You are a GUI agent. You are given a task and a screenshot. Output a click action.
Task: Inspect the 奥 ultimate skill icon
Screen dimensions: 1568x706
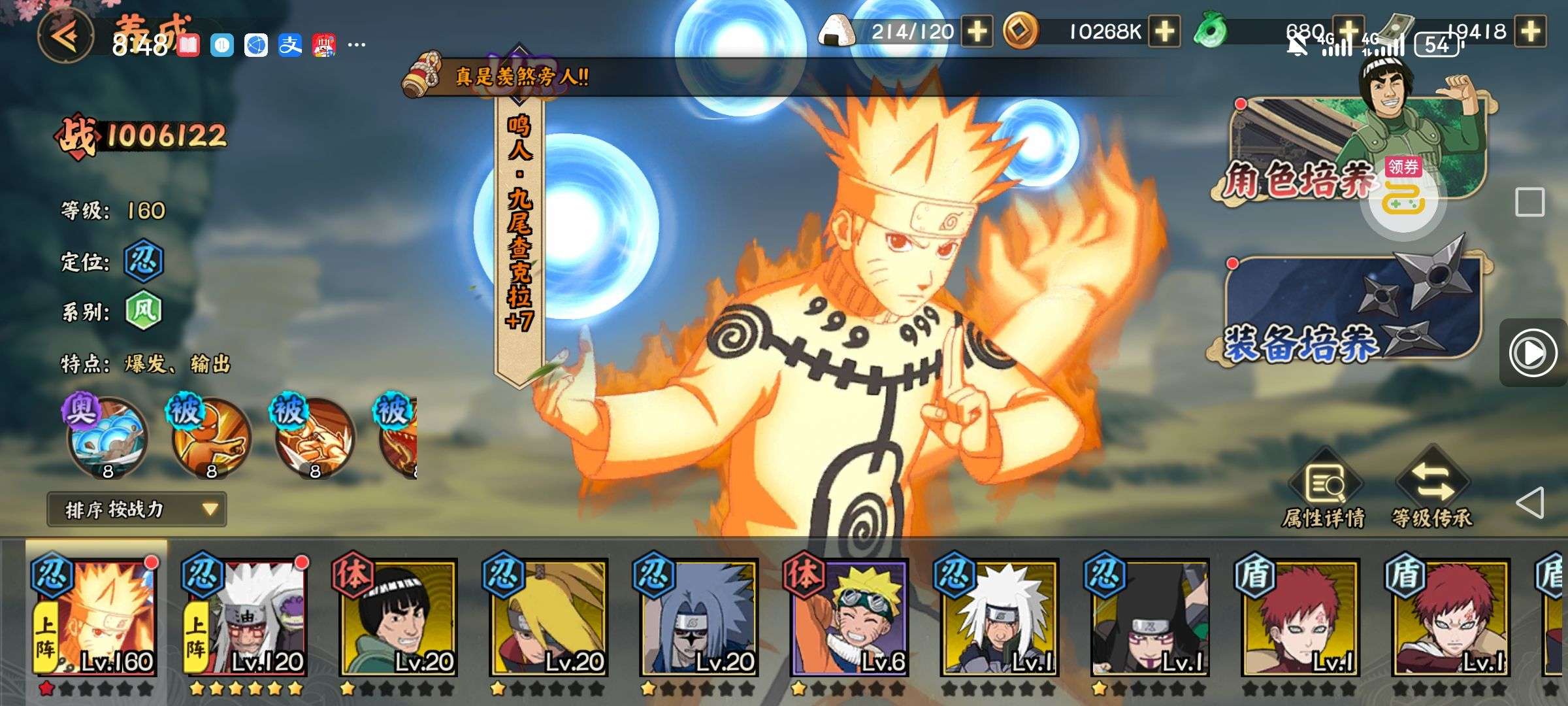pos(106,435)
